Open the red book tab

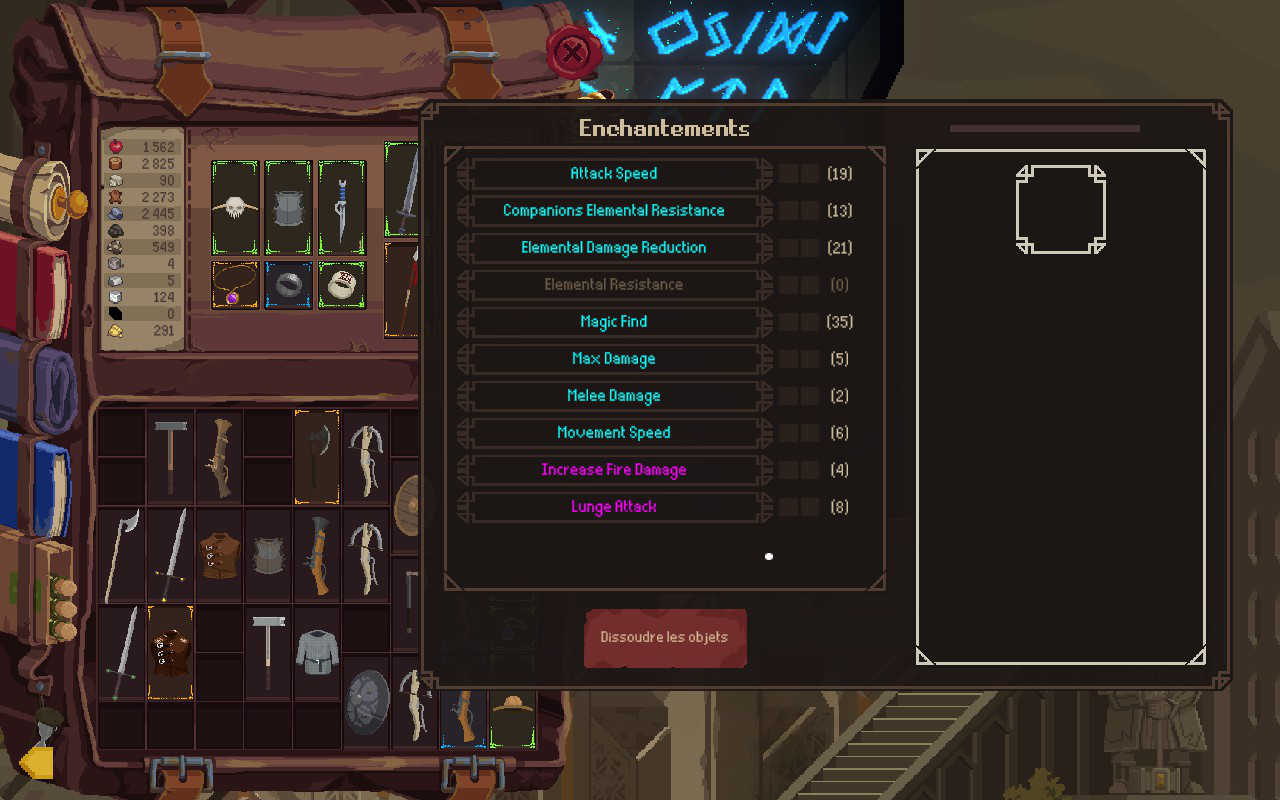40,285
